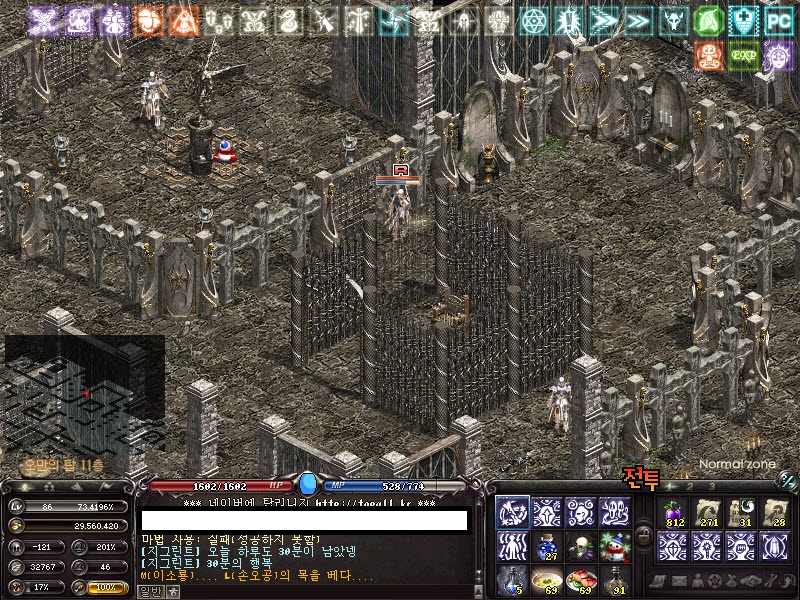800x600 pixels.
Task: Click the green EXP buff icon
Action: pyautogui.click(x=742, y=56)
